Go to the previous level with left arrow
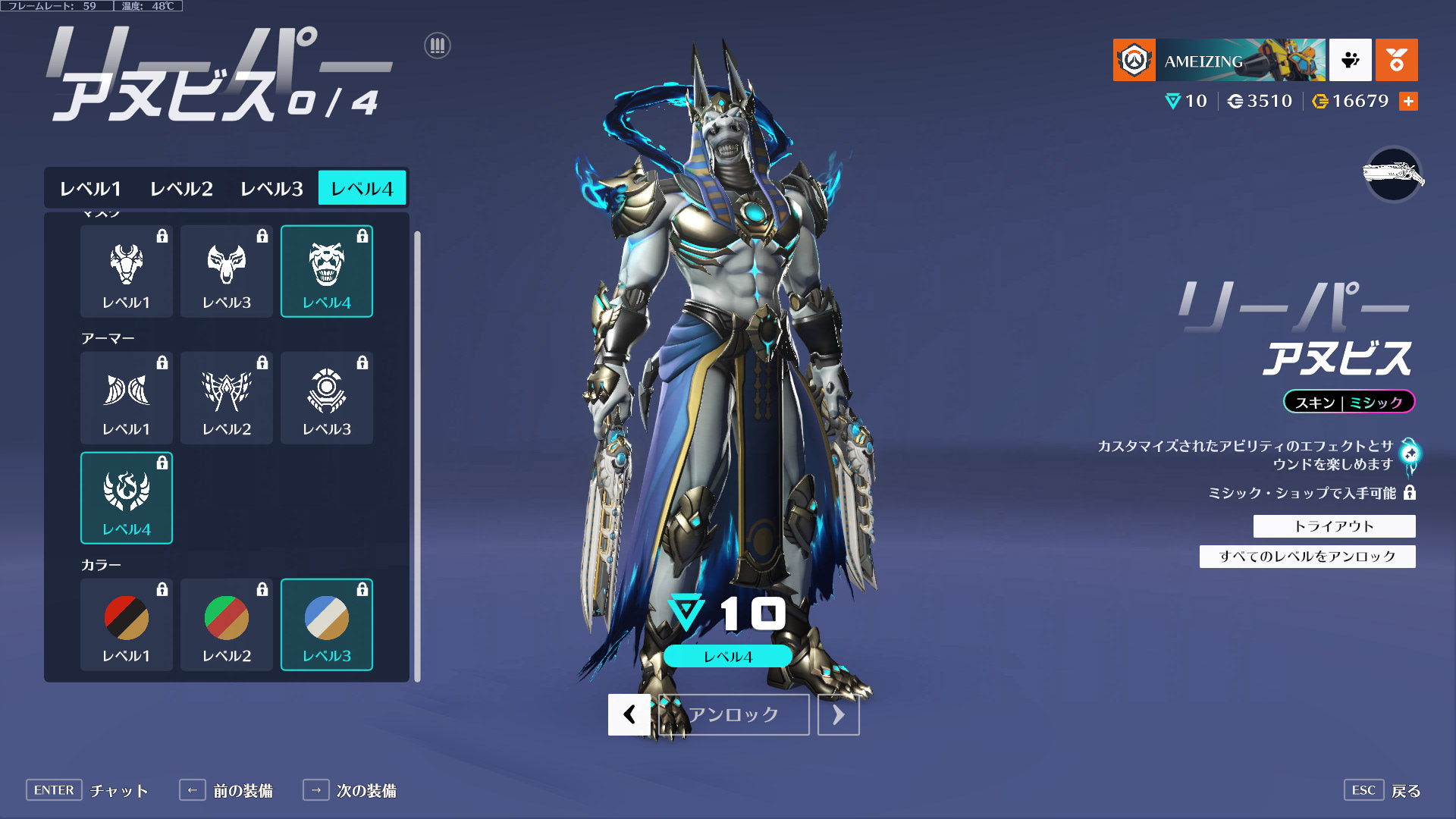Viewport: 1456px width, 819px height. [629, 714]
